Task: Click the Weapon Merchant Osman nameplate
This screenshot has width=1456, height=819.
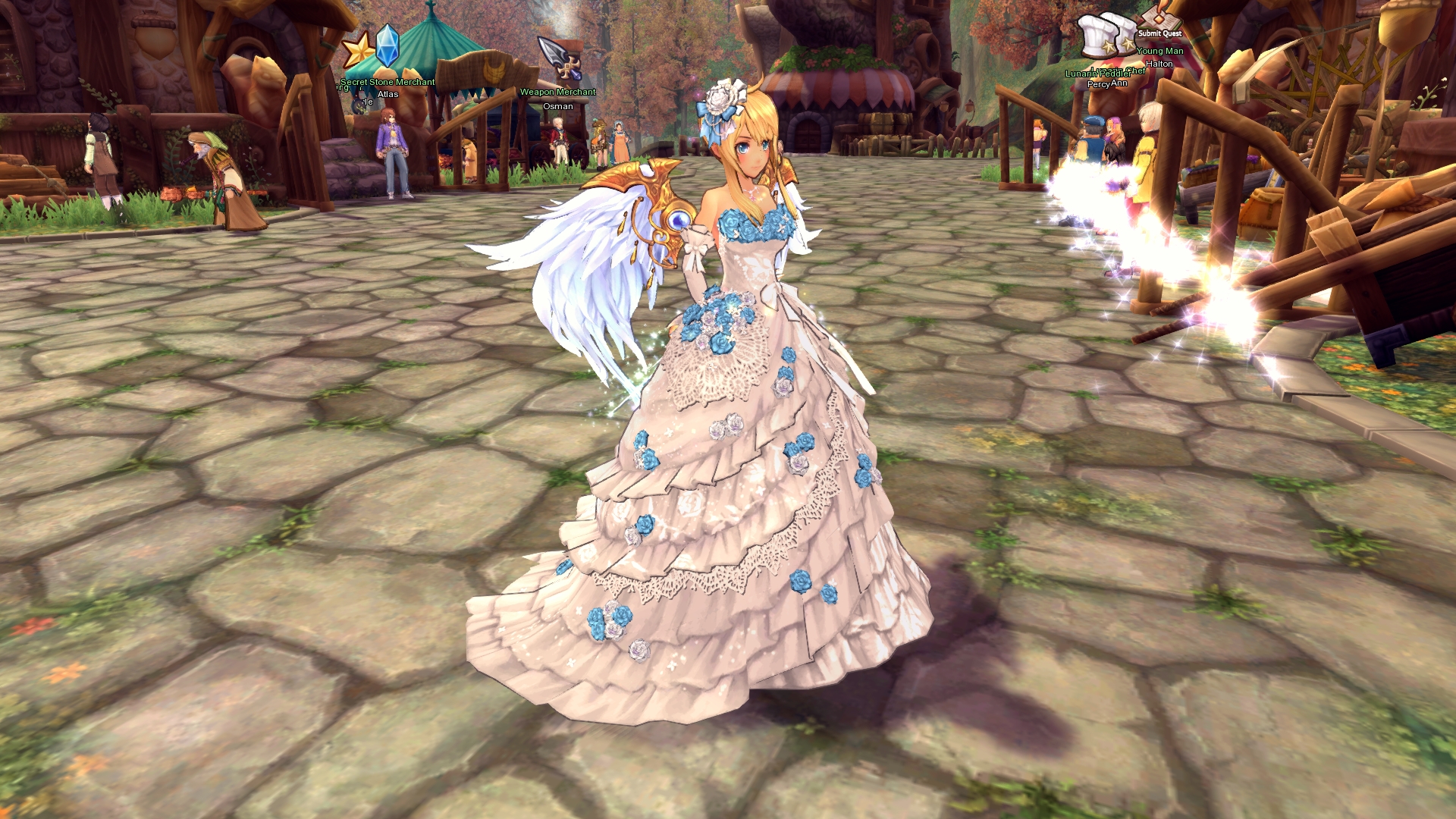Action: [x=557, y=99]
